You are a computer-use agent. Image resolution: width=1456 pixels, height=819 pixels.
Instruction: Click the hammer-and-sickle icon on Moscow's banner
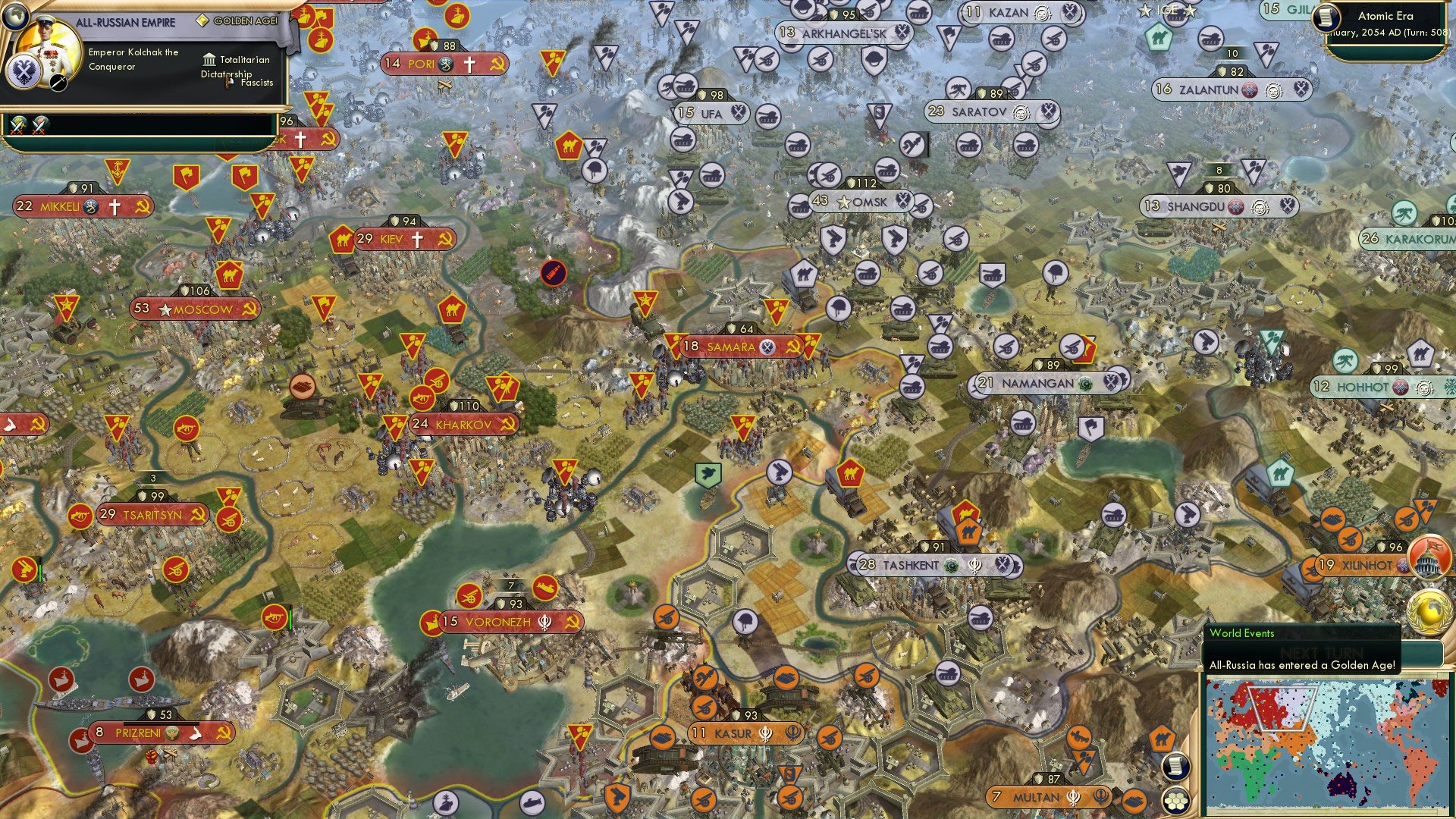(x=252, y=309)
